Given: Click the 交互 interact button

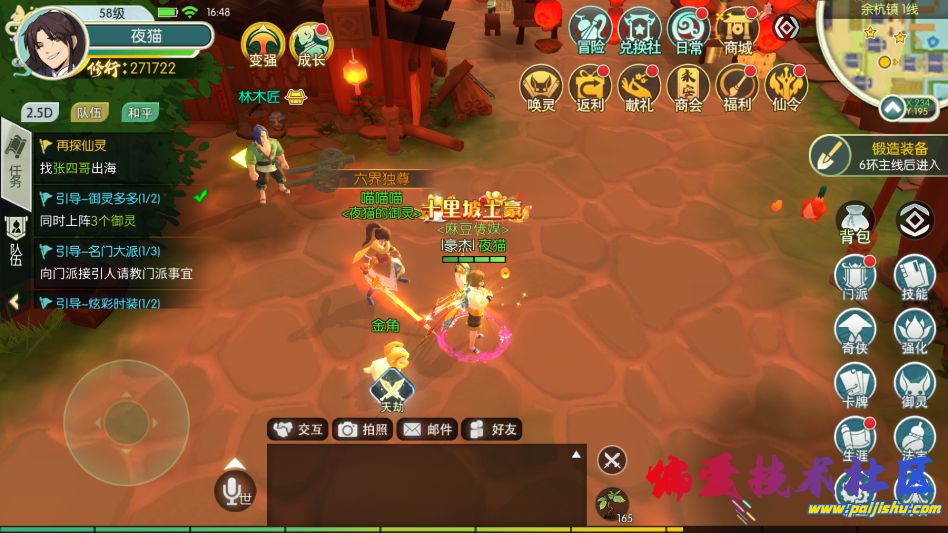Looking at the screenshot, I should (298, 429).
